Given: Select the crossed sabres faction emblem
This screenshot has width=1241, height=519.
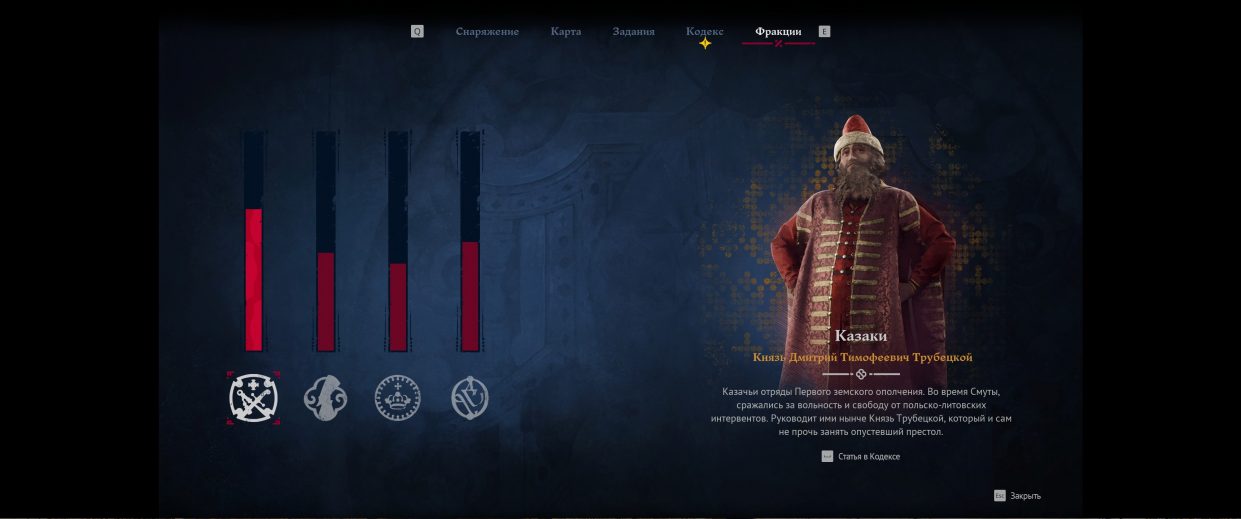Looking at the screenshot, I should pos(253,398).
